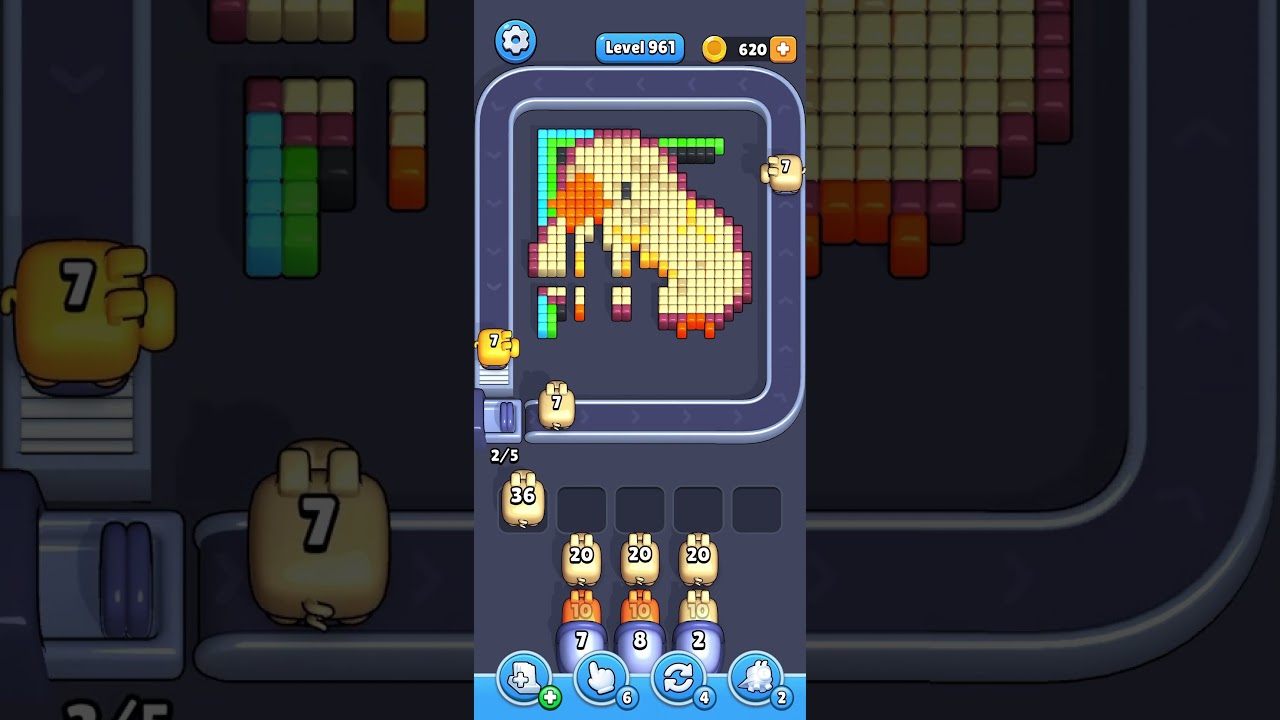The width and height of the screenshot is (1280, 720).
Task: Open the settings gear menu
Action: click(x=516, y=41)
